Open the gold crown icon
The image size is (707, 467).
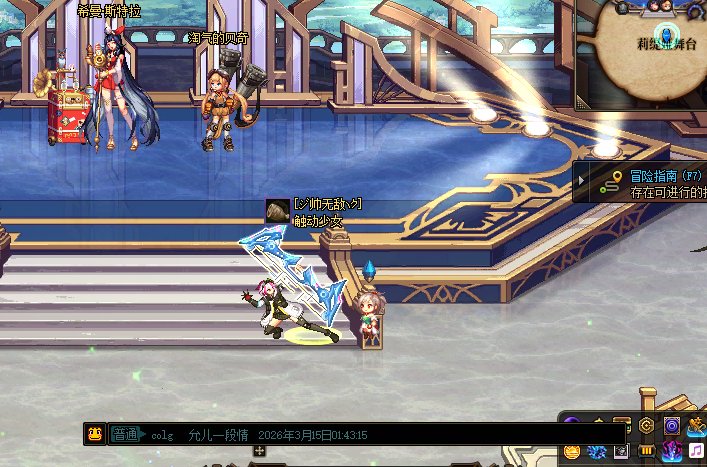pos(572,452)
